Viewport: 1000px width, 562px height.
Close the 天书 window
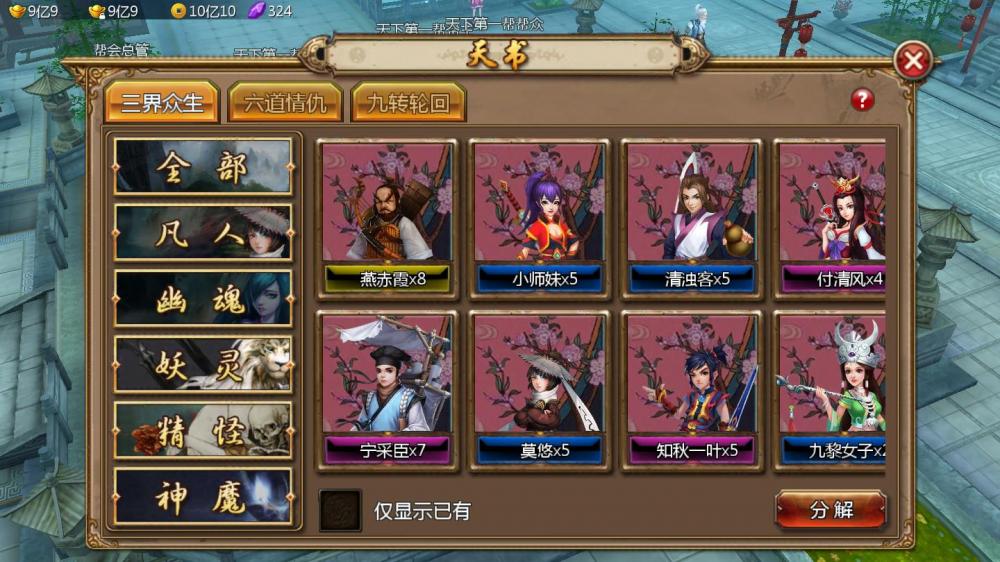click(x=913, y=62)
